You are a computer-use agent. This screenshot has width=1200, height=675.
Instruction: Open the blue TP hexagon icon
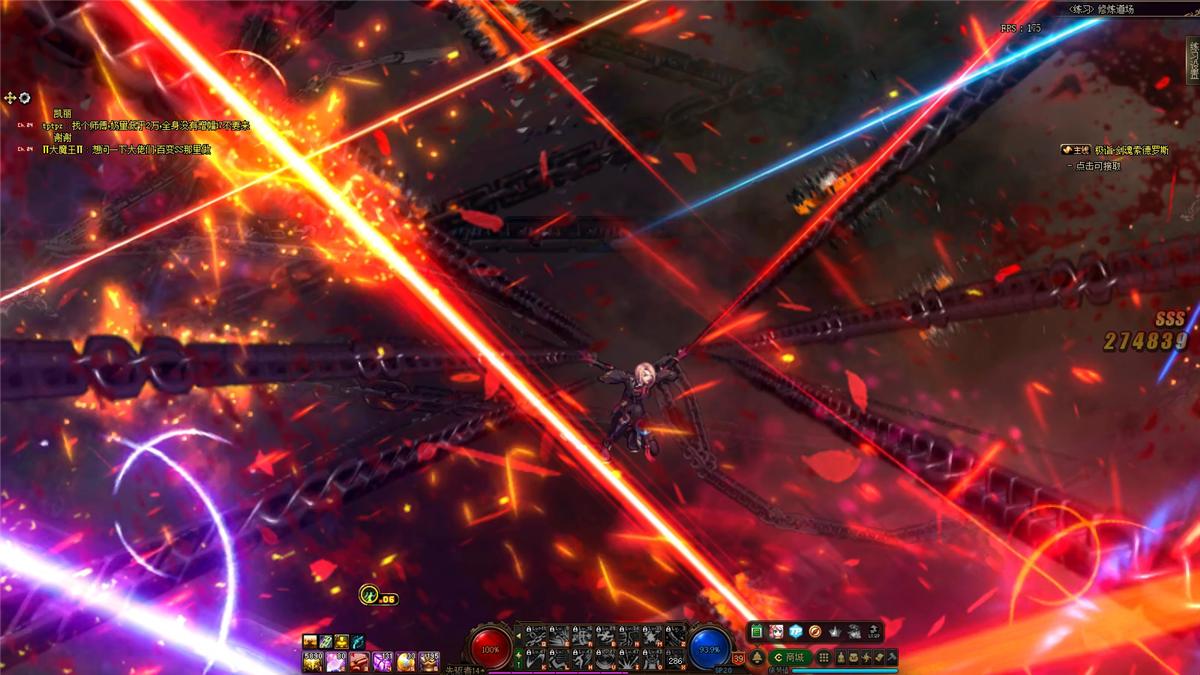(x=796, y=632)
